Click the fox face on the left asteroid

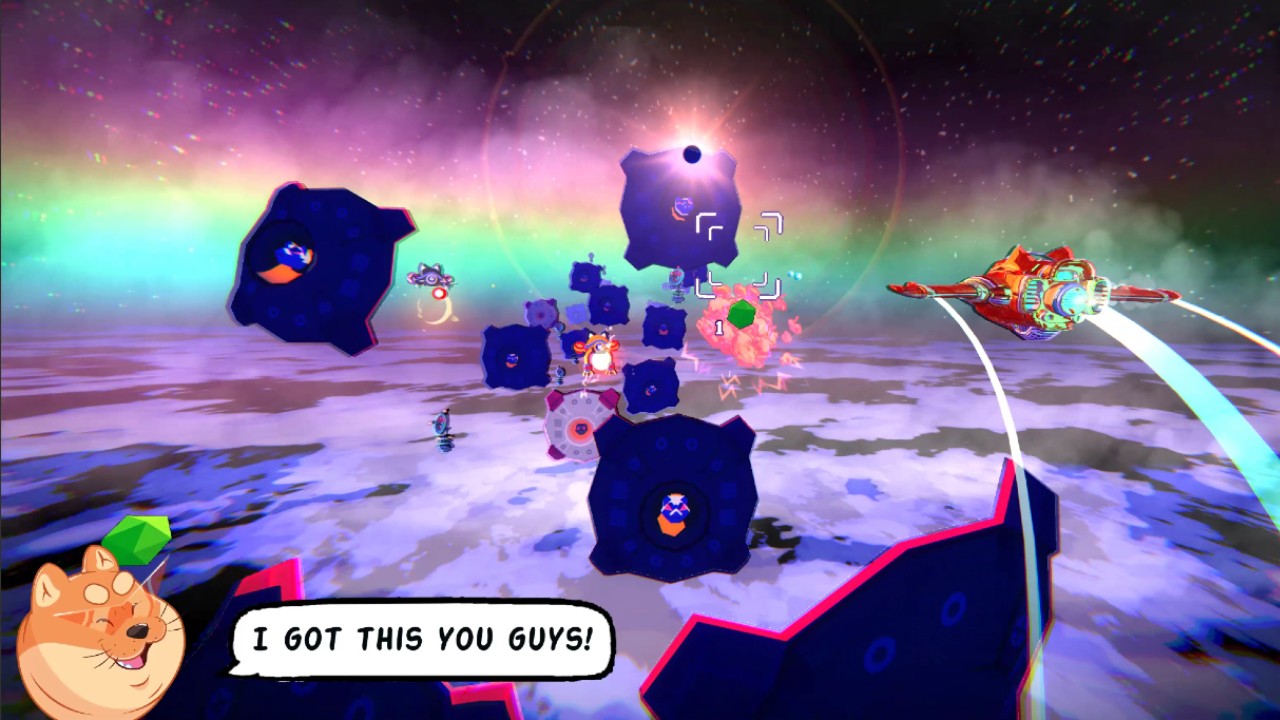click(x=288, y=257)
